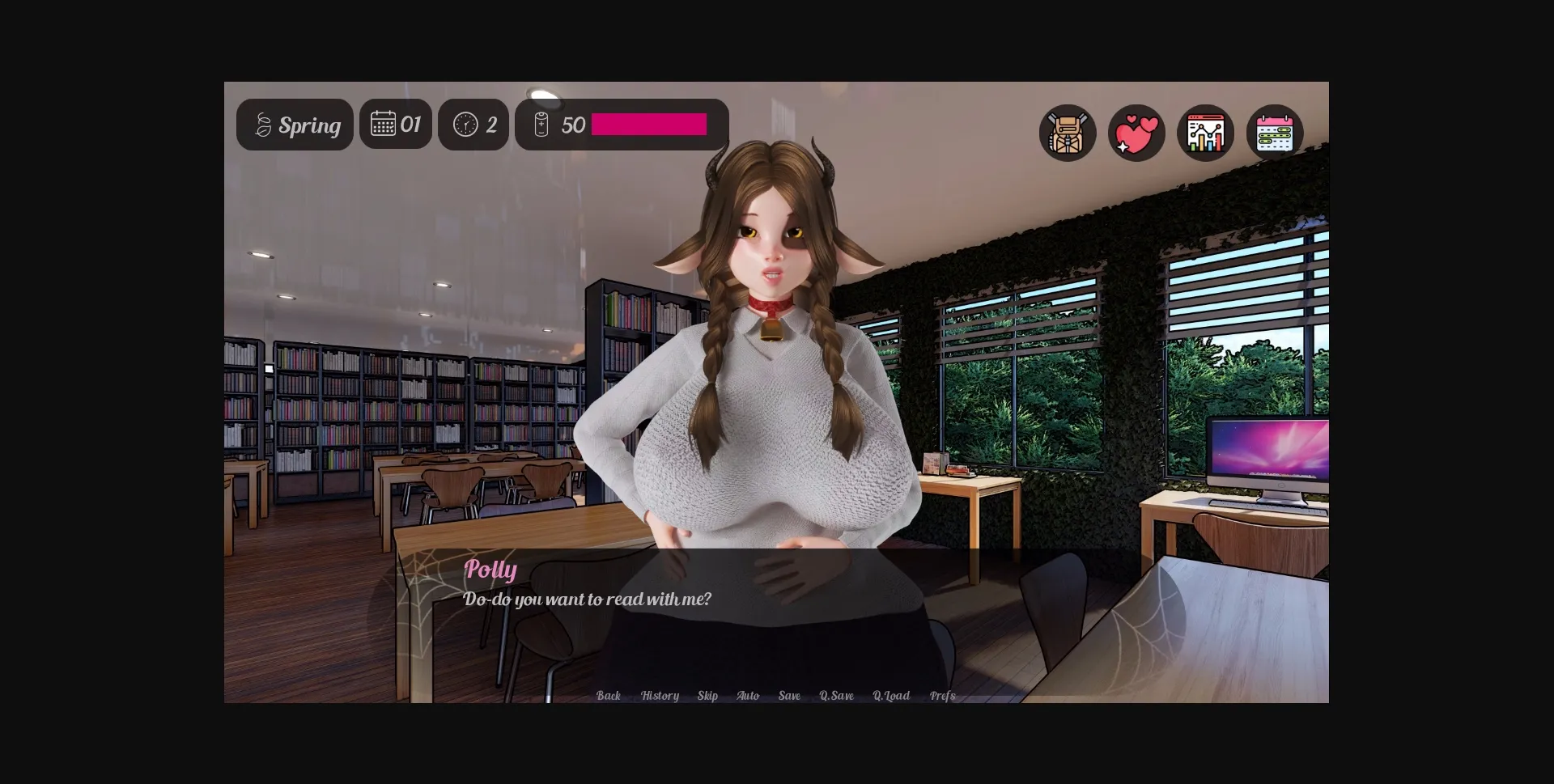Open the backpack inventory panel

[x=1067, y=132]
